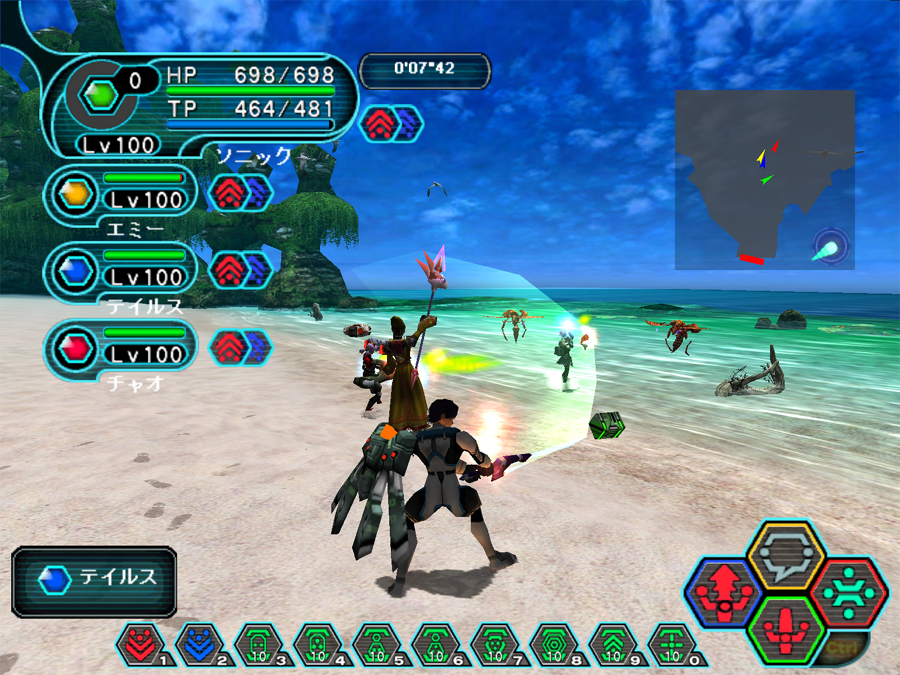Trigger the blue-bordered heavy attack hexagon
900x675 pixels.
(722, 594)
